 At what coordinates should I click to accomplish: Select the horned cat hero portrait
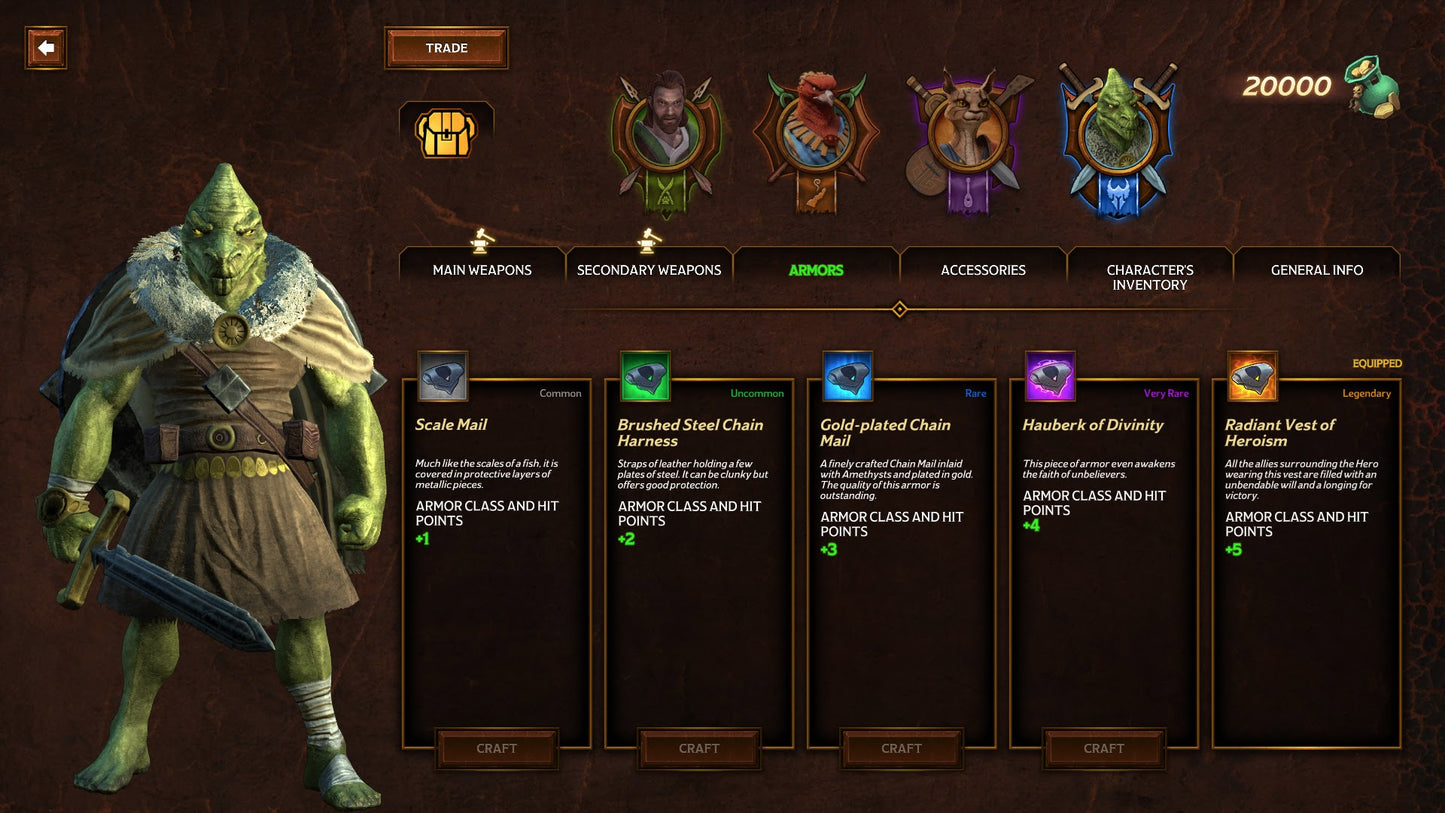coord(967,132)
